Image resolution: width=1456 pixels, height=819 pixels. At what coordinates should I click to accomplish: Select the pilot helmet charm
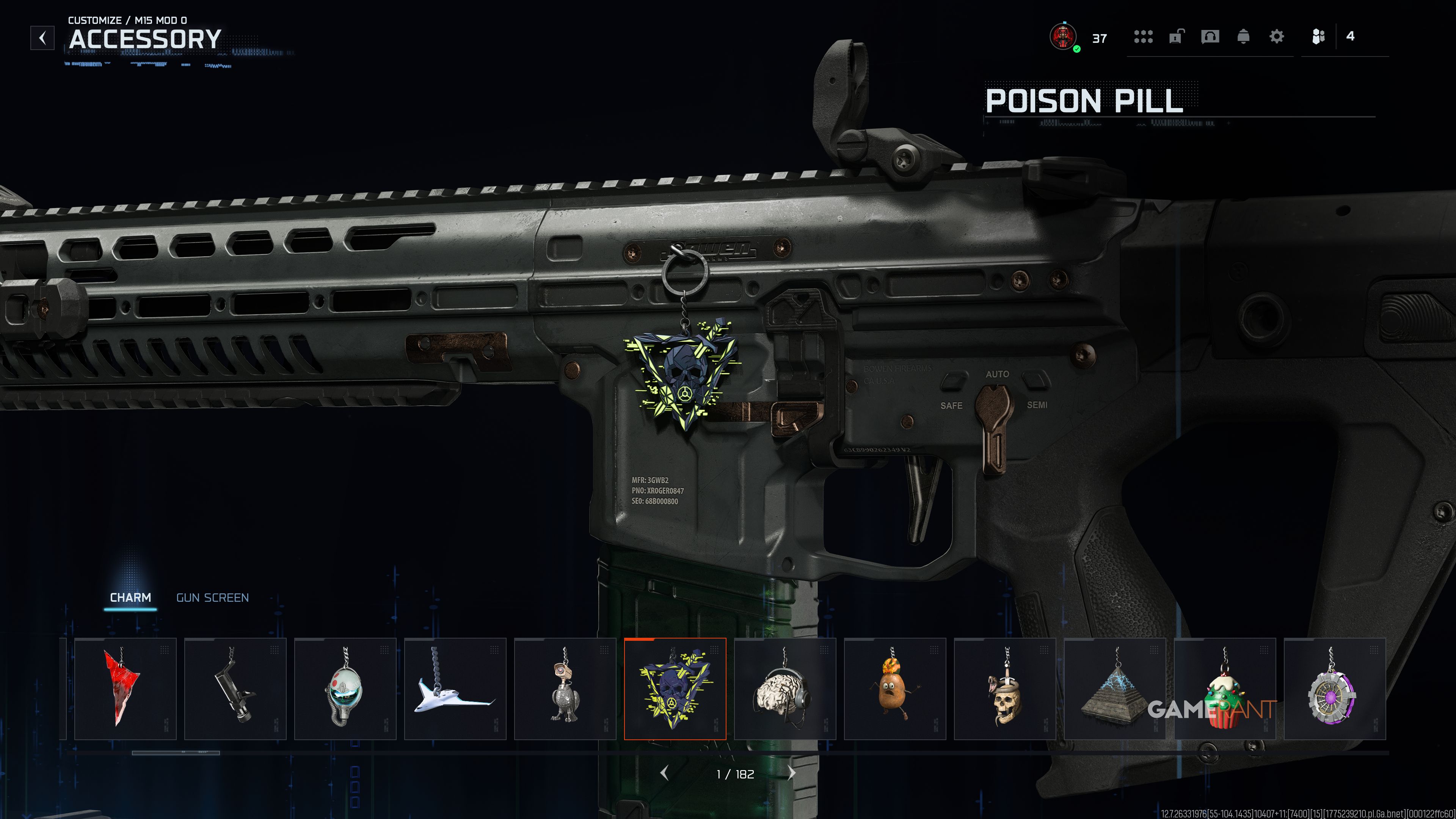345,689
